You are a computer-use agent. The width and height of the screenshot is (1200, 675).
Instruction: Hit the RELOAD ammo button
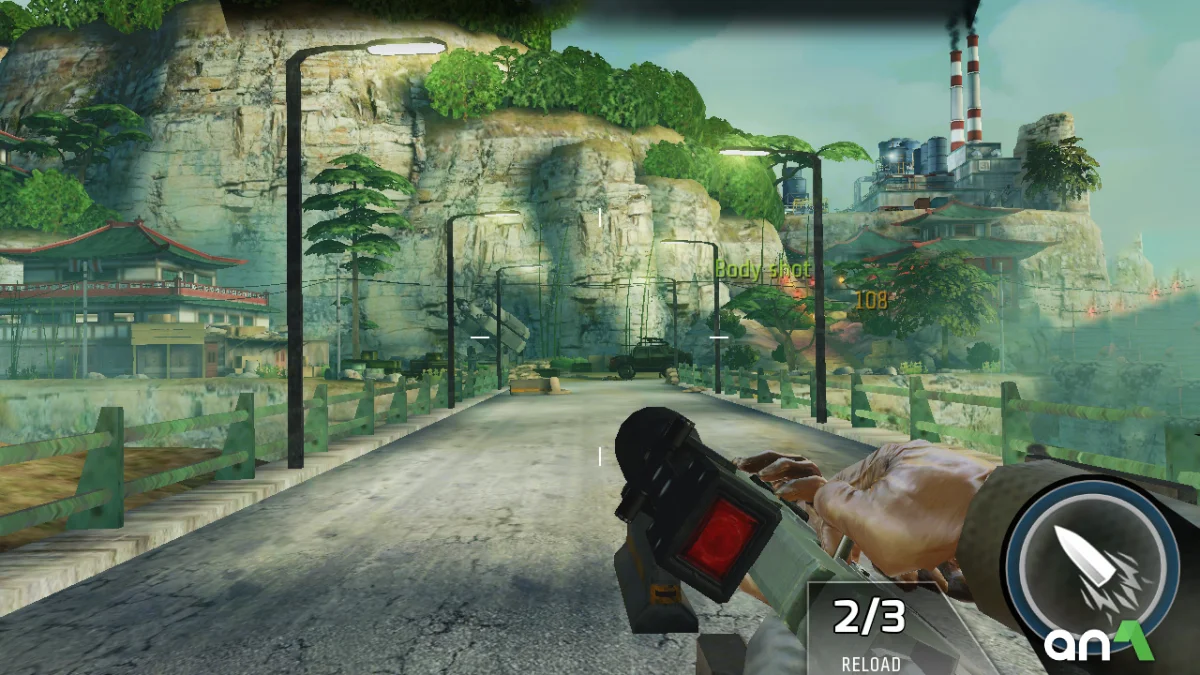pos(870,630)
